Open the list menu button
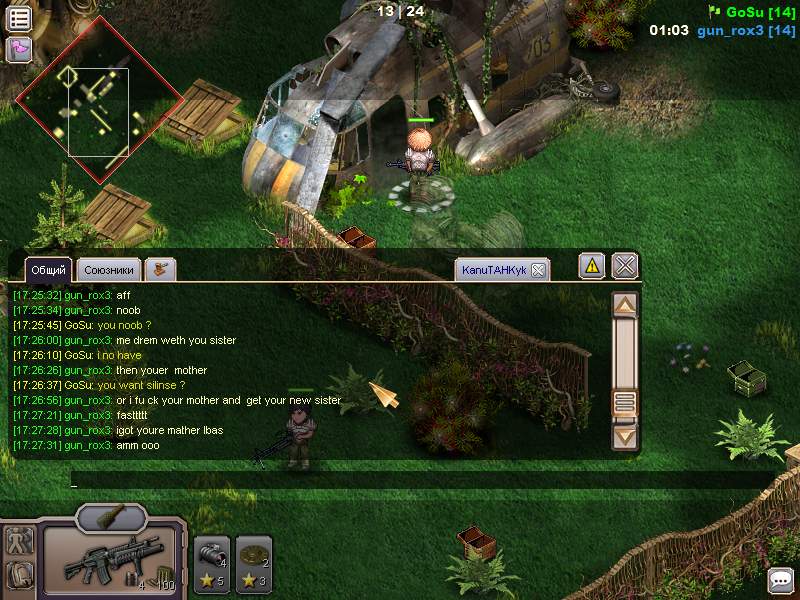Screen dimensions: 800x600 click(x=19, y=17)
